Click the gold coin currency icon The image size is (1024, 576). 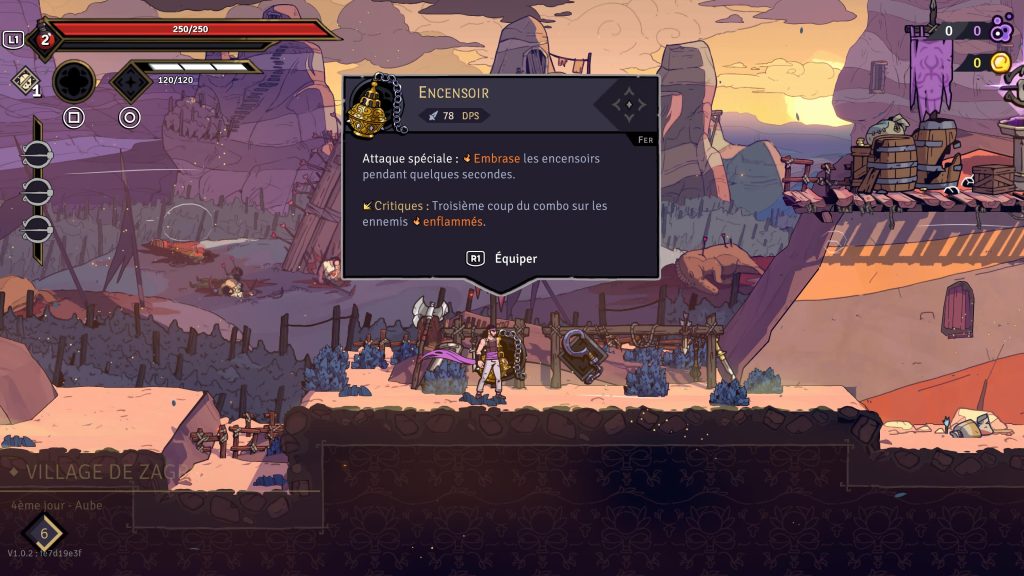pyautogui.click(x=1000, y=63)
